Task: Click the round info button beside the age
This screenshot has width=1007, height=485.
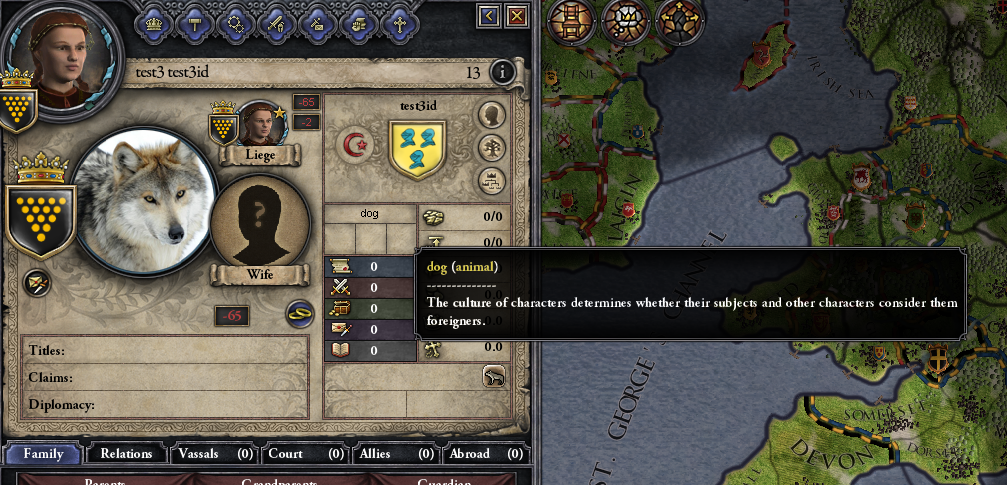Action: tap(501, 72)
